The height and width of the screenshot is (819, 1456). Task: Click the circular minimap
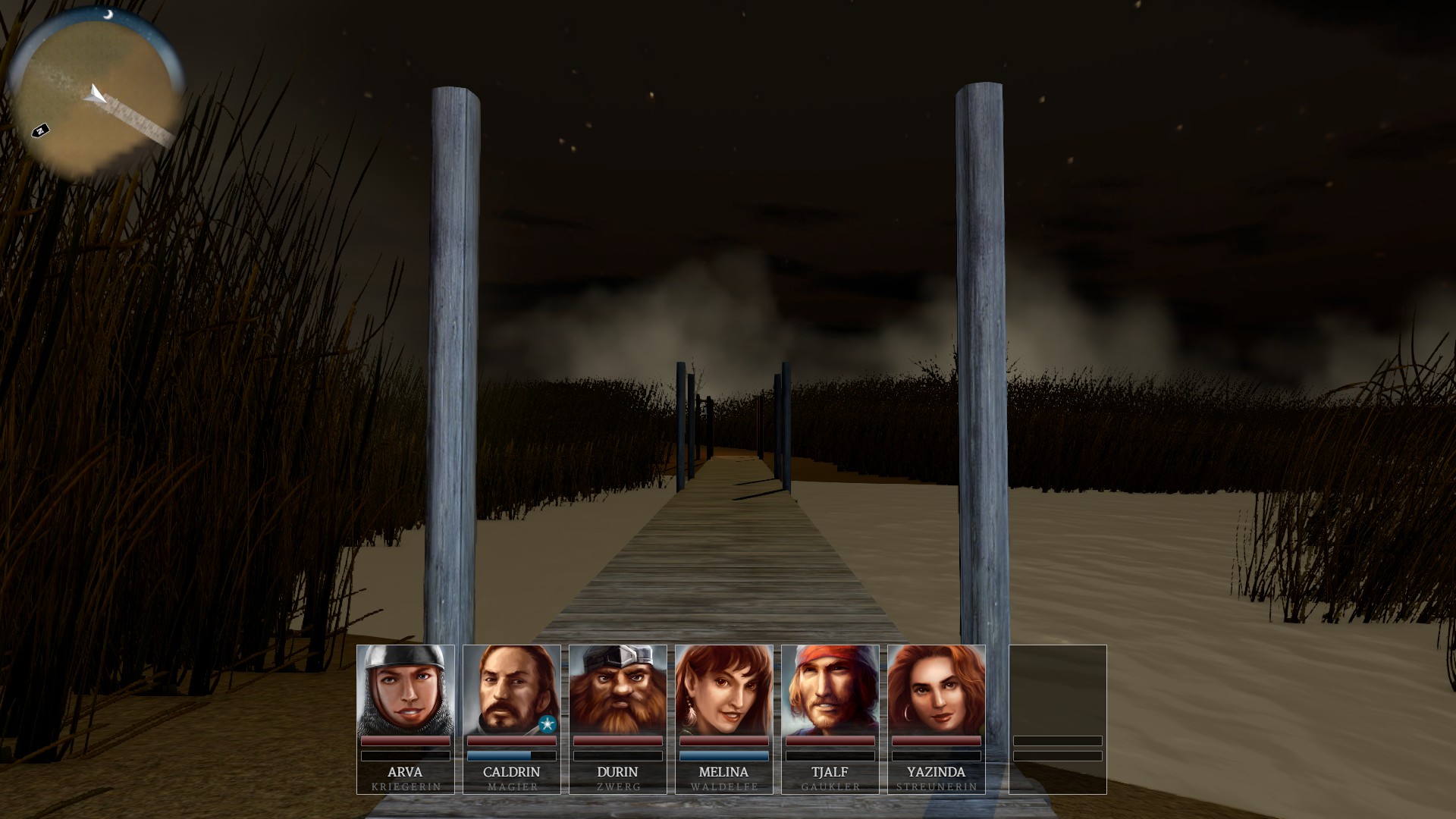[95, 95]
